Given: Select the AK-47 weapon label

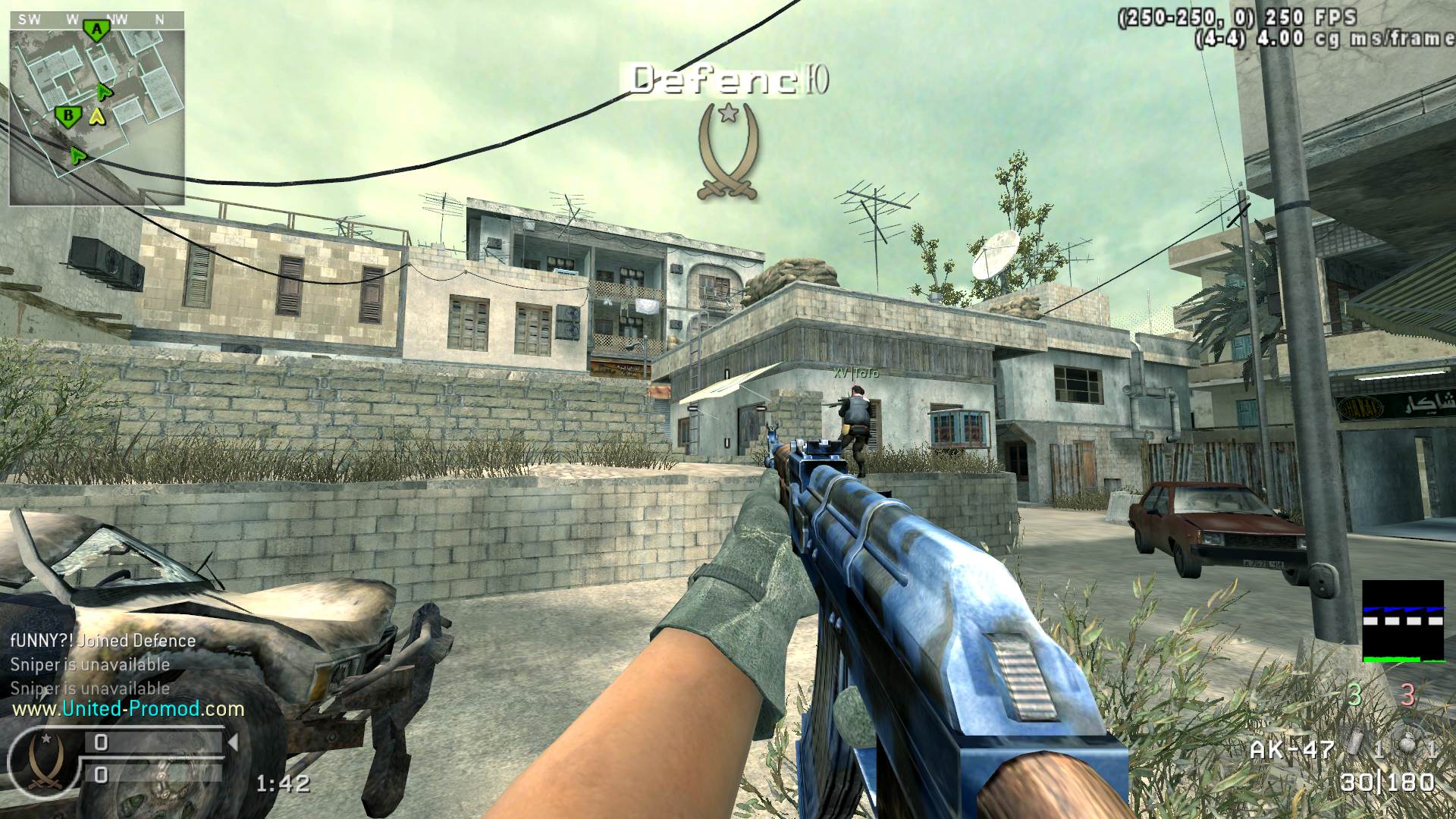Looking at the screenshot, I should pos(1291,749).
